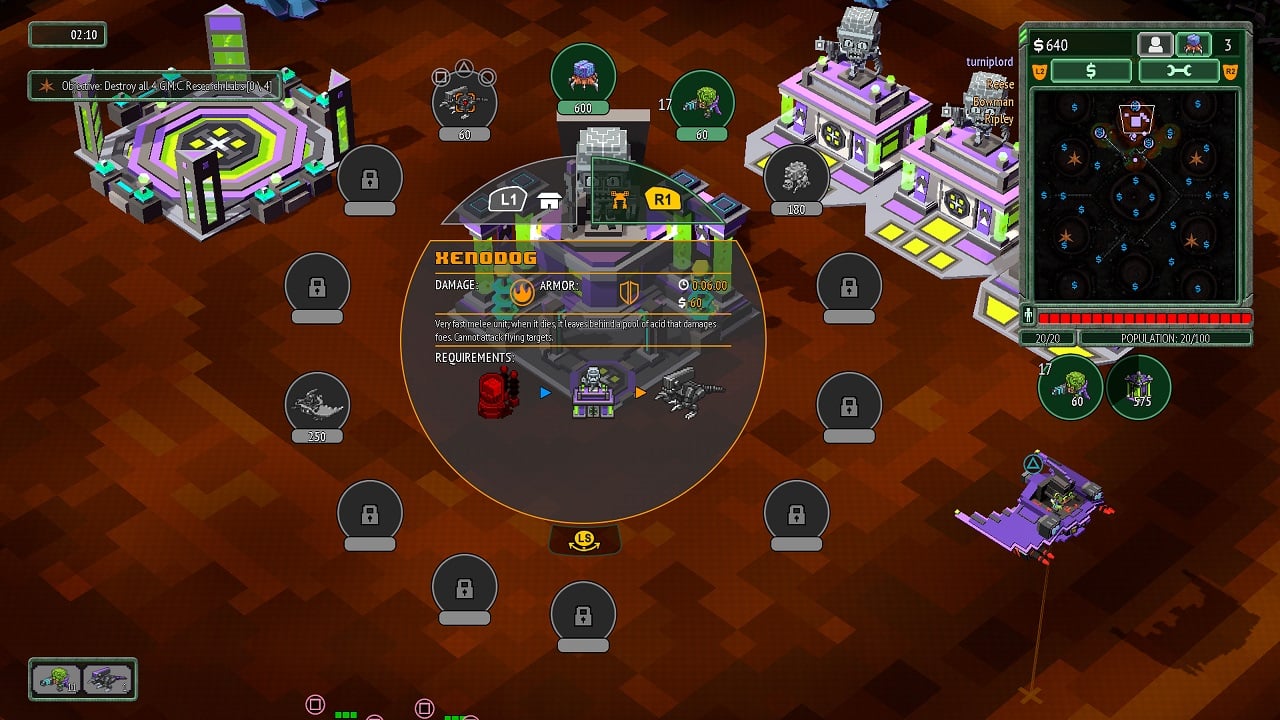This screenshot has height=720, width=1280.
Task: Select the winged flying unit costing 250
Action: coord(318,405)
